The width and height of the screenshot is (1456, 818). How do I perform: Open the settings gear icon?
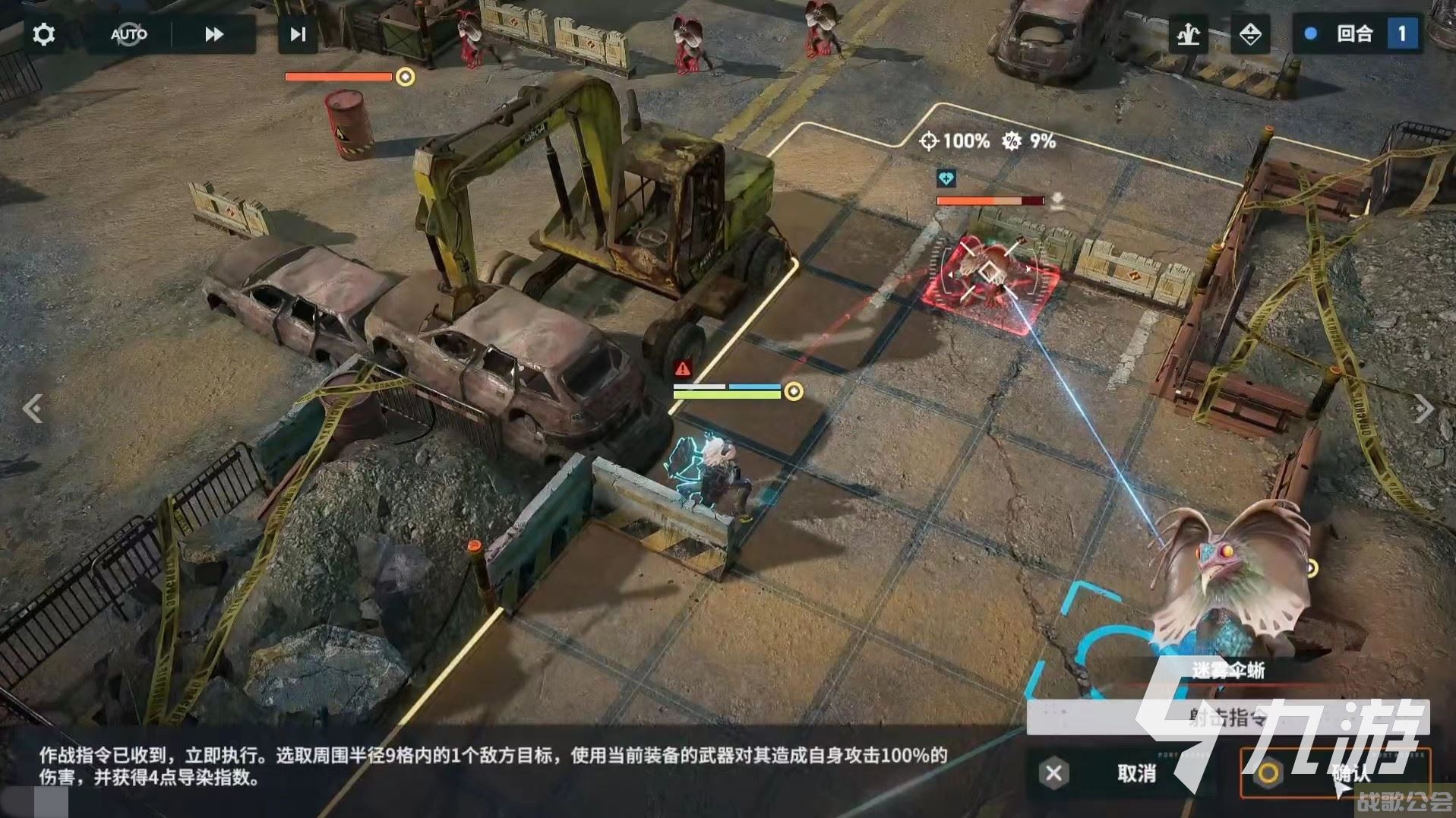tap(43, 33)
